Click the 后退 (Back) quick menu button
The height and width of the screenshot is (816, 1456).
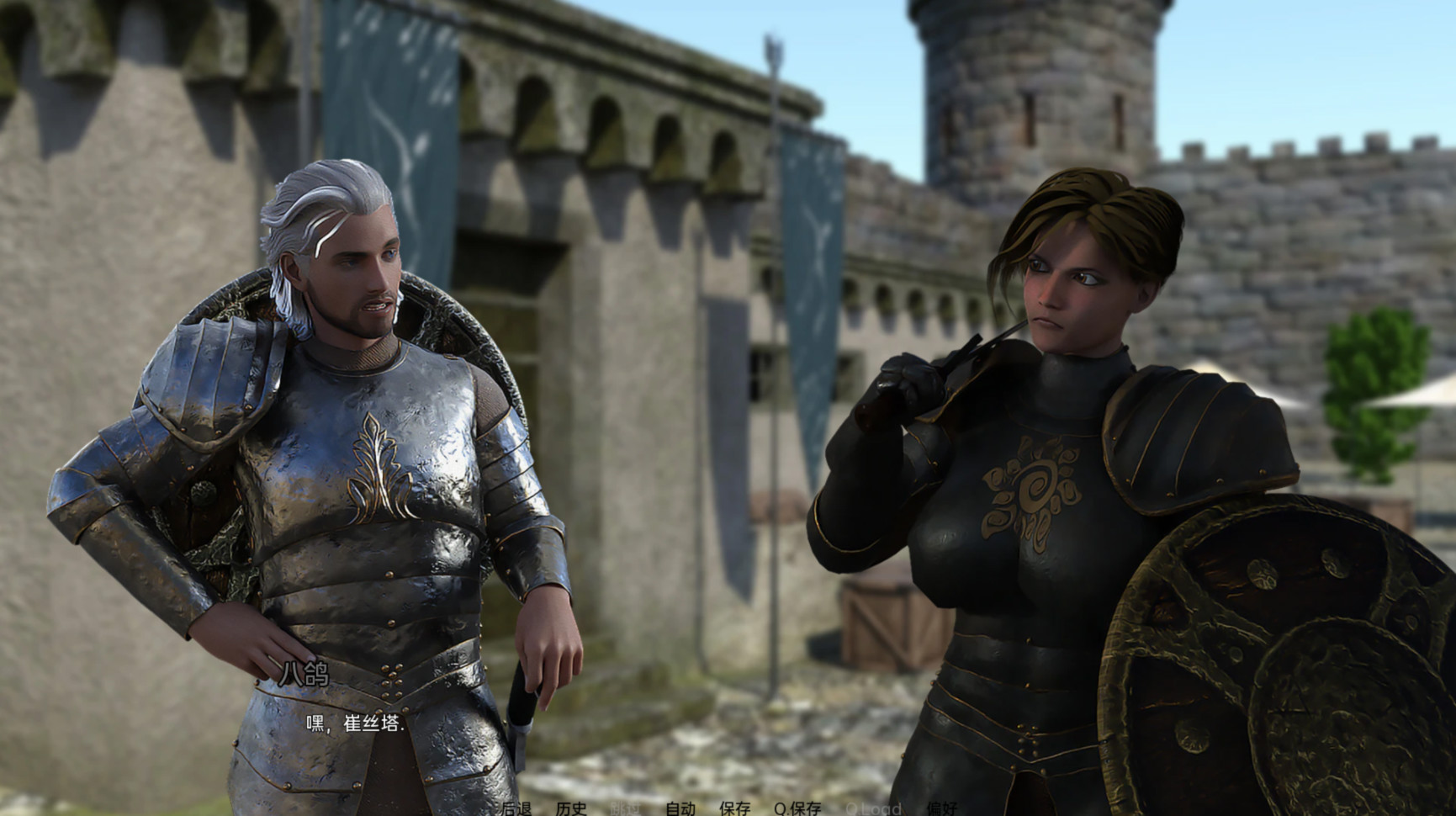(516, 808)
